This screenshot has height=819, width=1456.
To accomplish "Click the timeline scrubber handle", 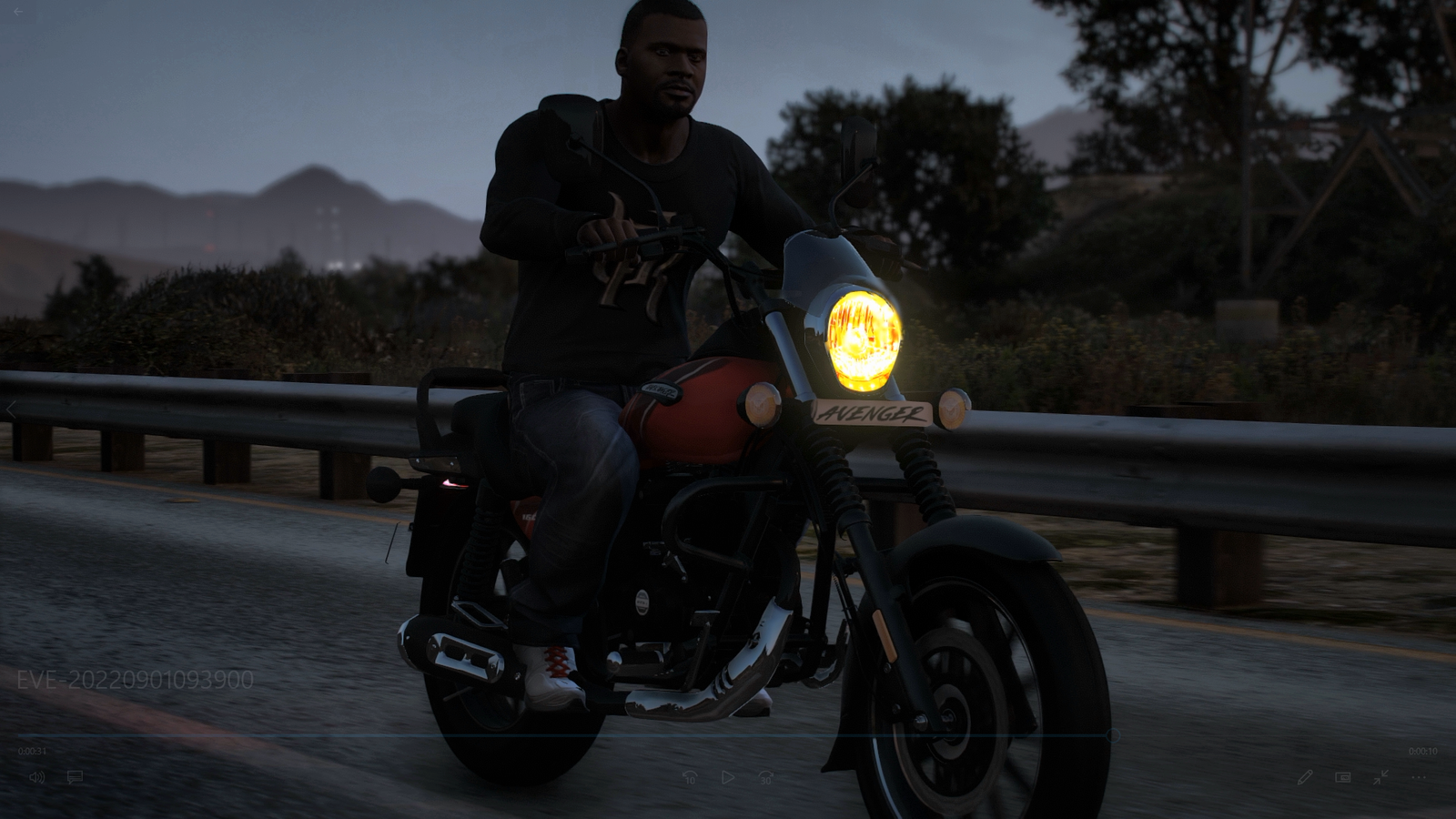I will click(1112, 733).
